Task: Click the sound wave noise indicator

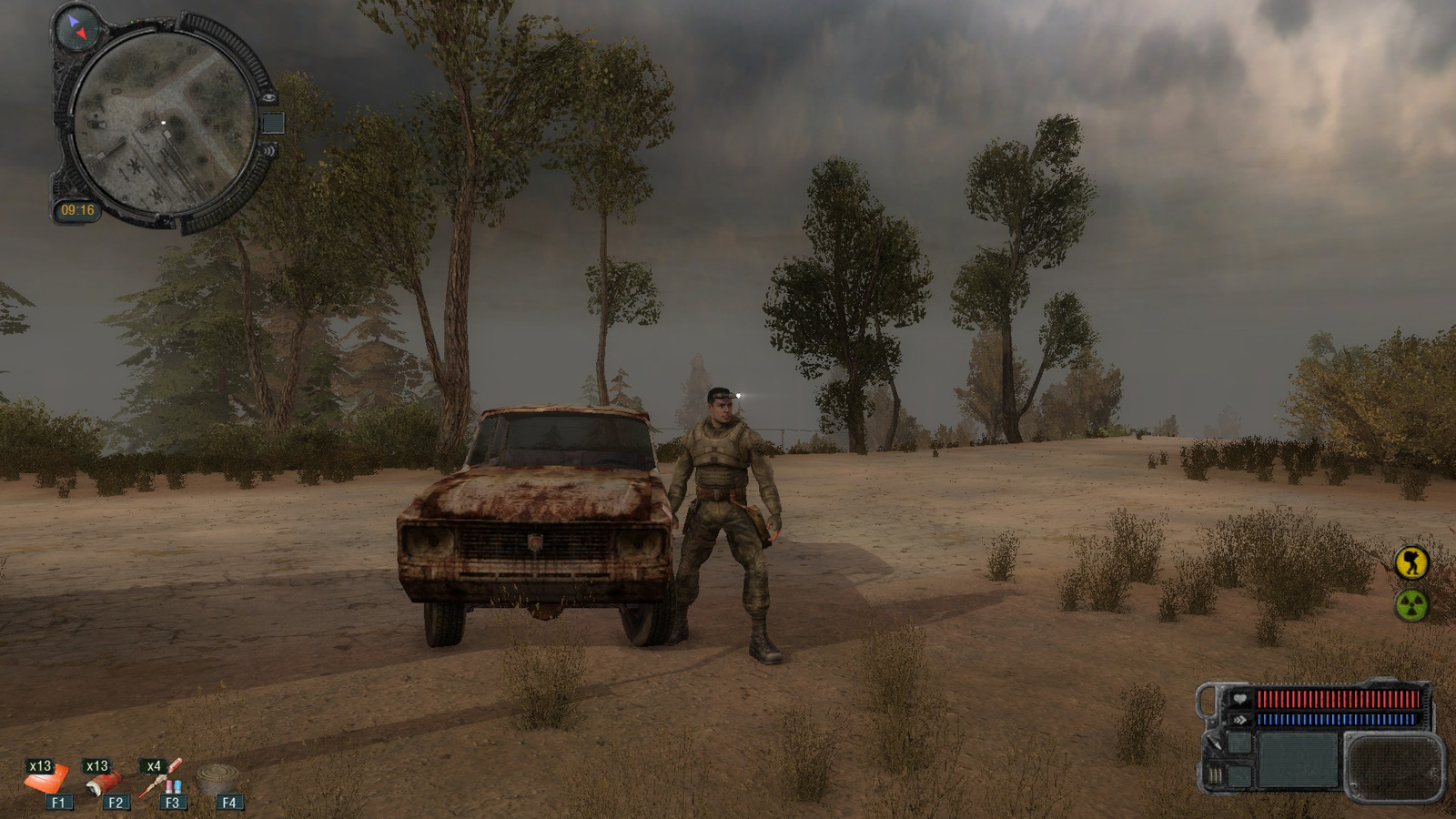Action: (269, 150)
